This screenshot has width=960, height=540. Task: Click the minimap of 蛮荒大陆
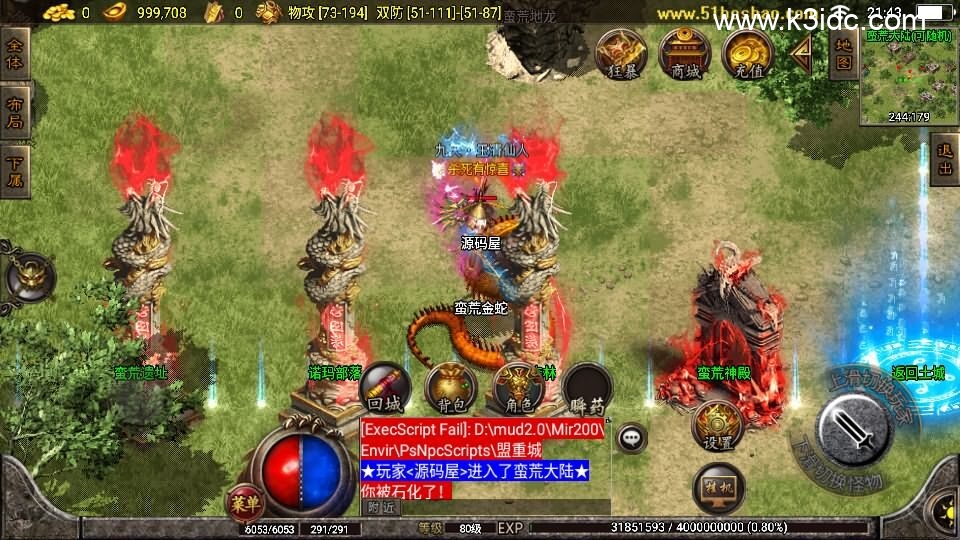pyautogui.click(x=908, y=74)
